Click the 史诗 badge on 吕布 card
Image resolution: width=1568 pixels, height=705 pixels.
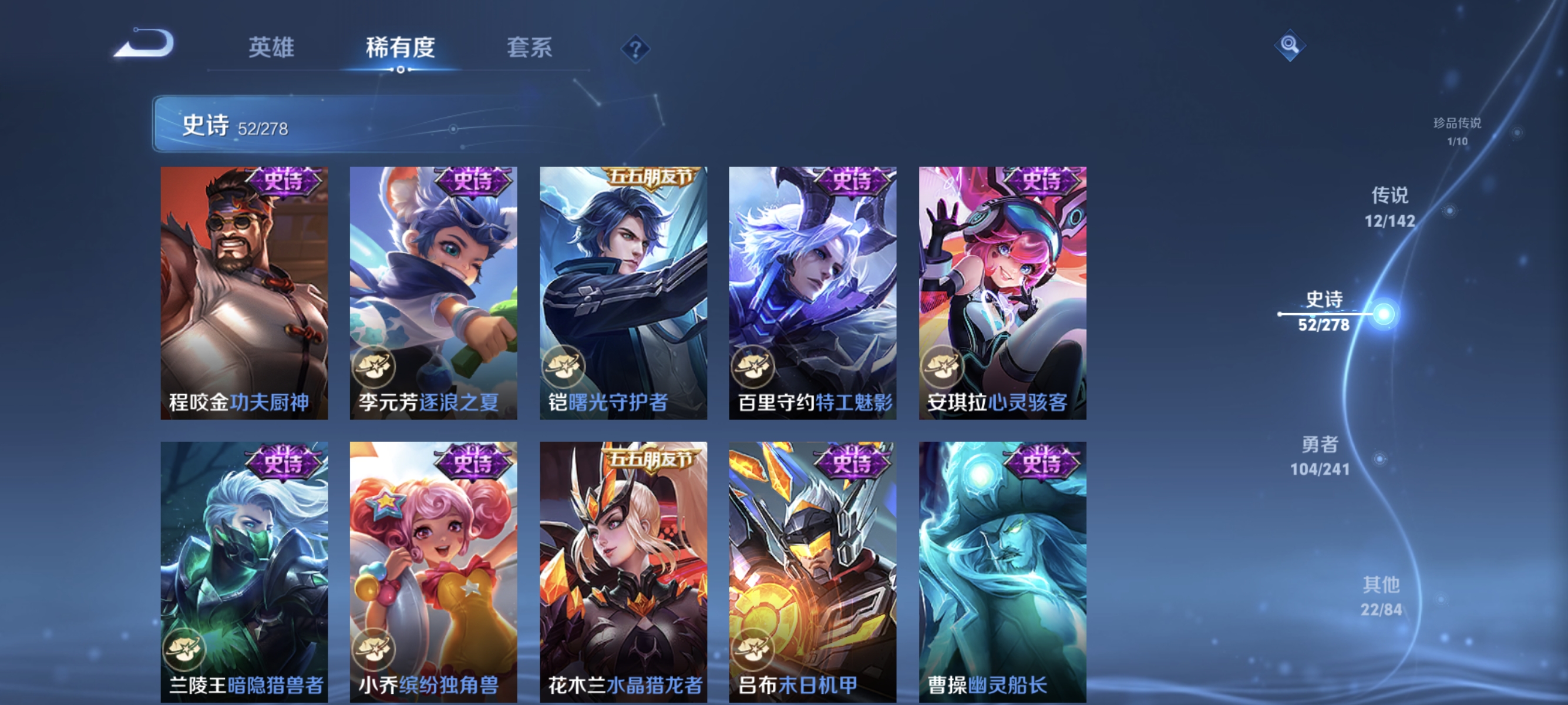click(x=854, y=463)
